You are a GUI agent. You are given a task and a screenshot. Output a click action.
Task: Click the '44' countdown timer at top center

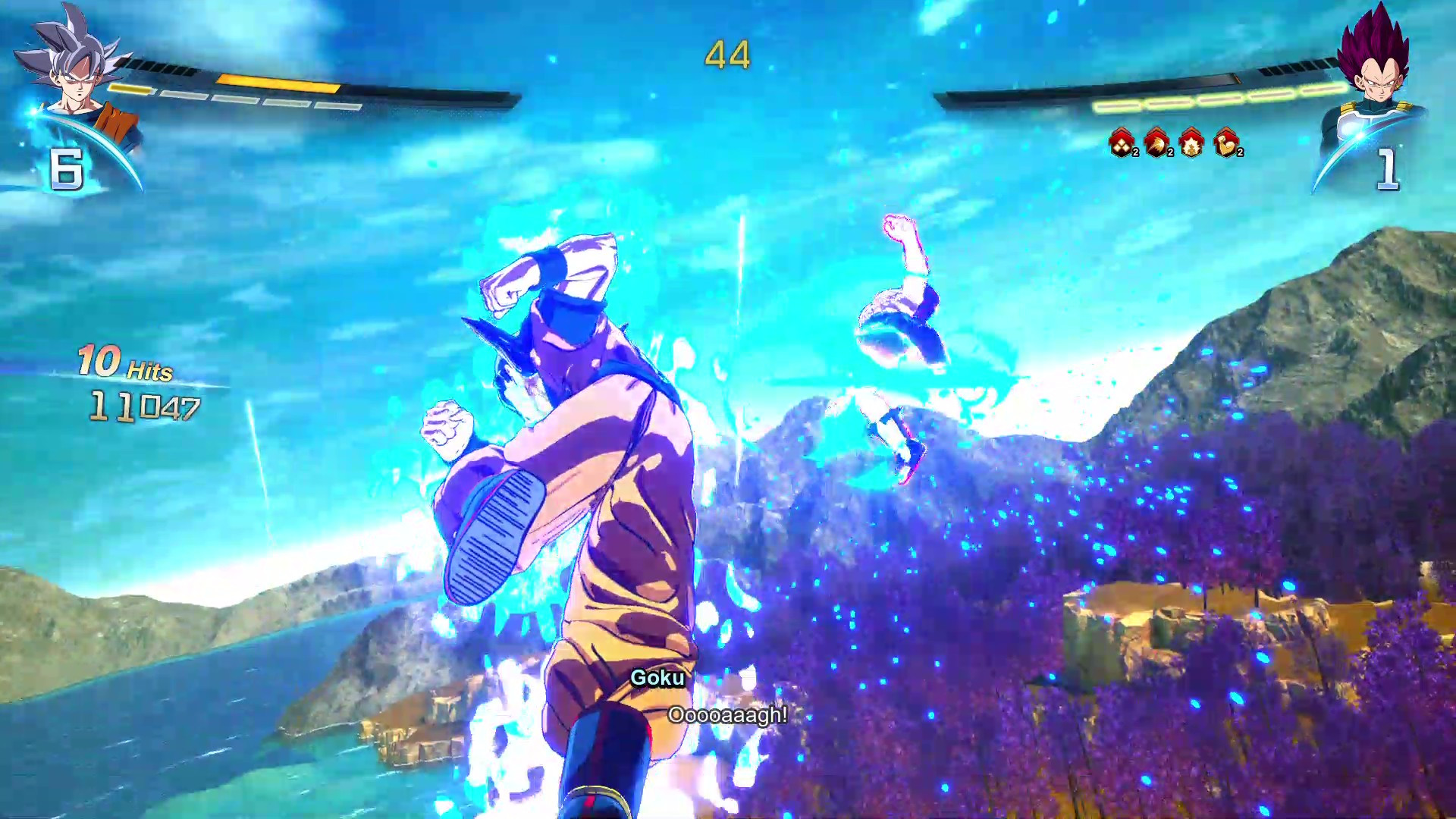coord(729,54)
